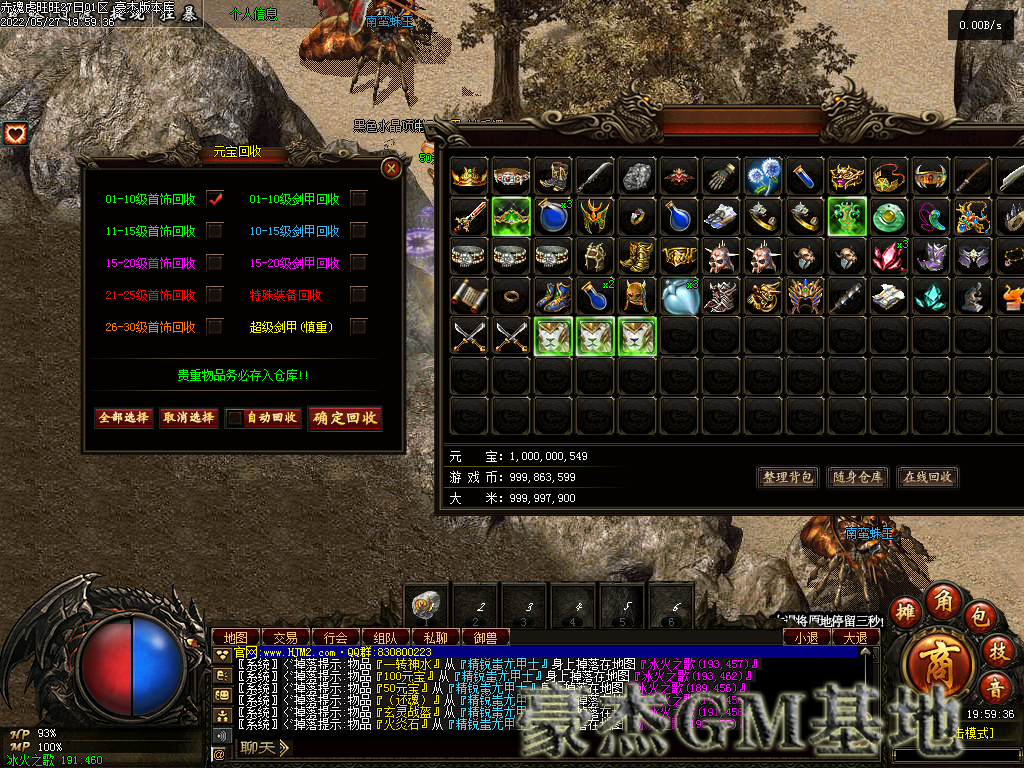
Task: Click the 小退 logout button
Action: pos(806,637)
